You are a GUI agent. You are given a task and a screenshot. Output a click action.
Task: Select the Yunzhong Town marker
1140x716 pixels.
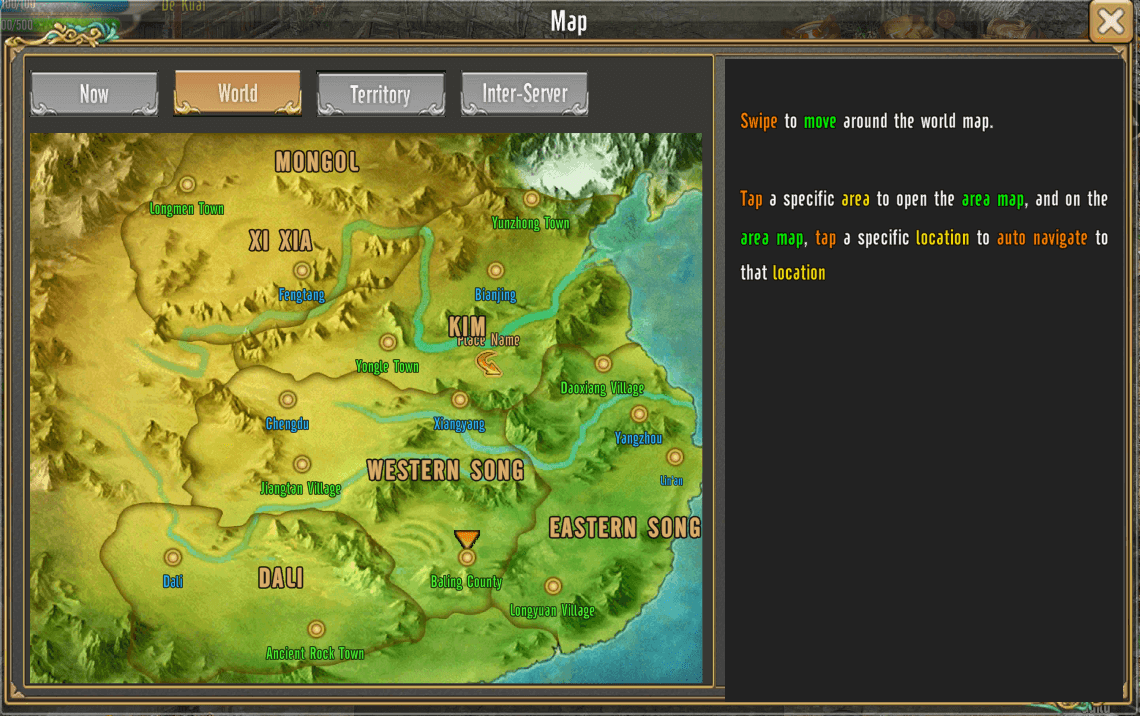(x=531, y=200)
